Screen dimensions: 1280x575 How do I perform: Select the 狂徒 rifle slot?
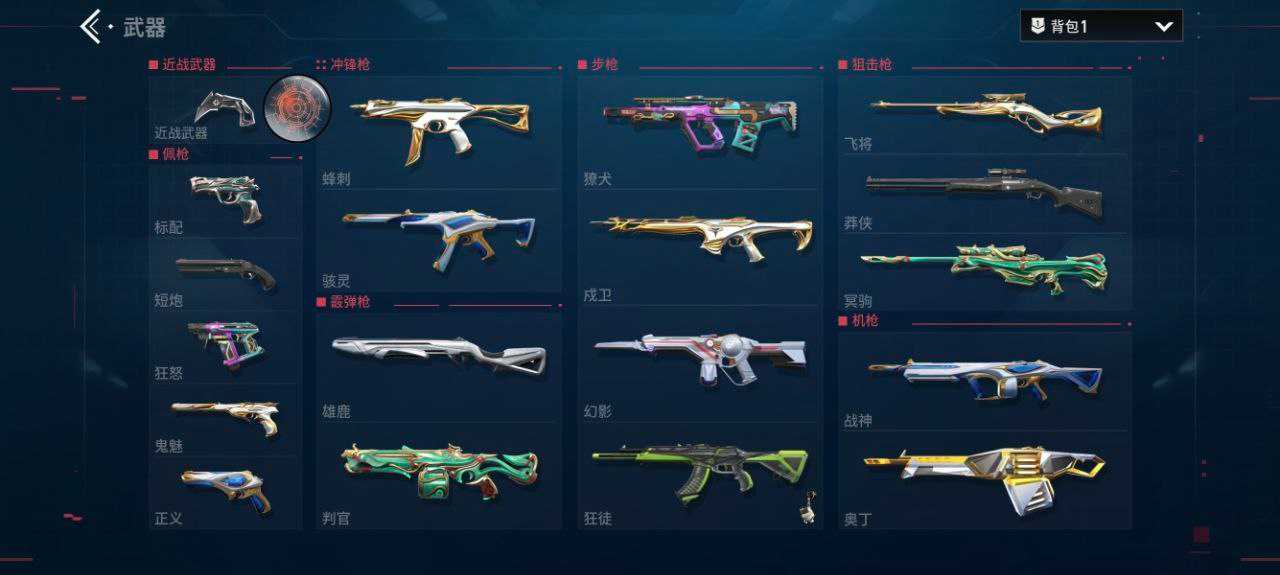(x=699, y=474)
